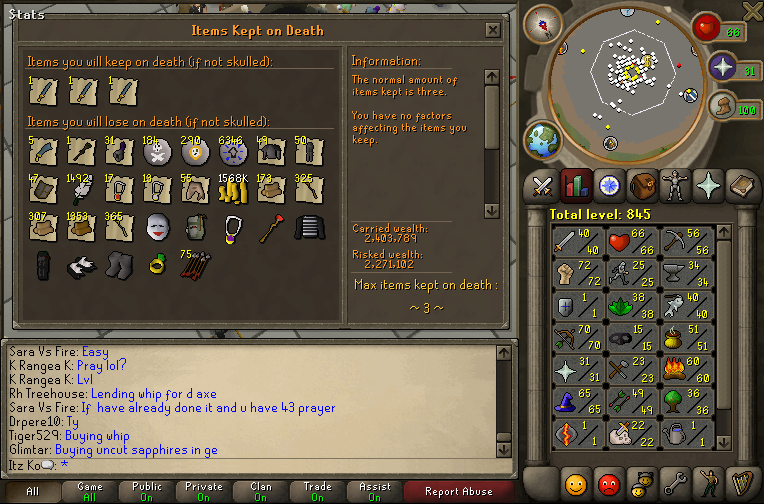Click the Report Abuse button
Screen dimensions: 764x504
tap(459, 491)
